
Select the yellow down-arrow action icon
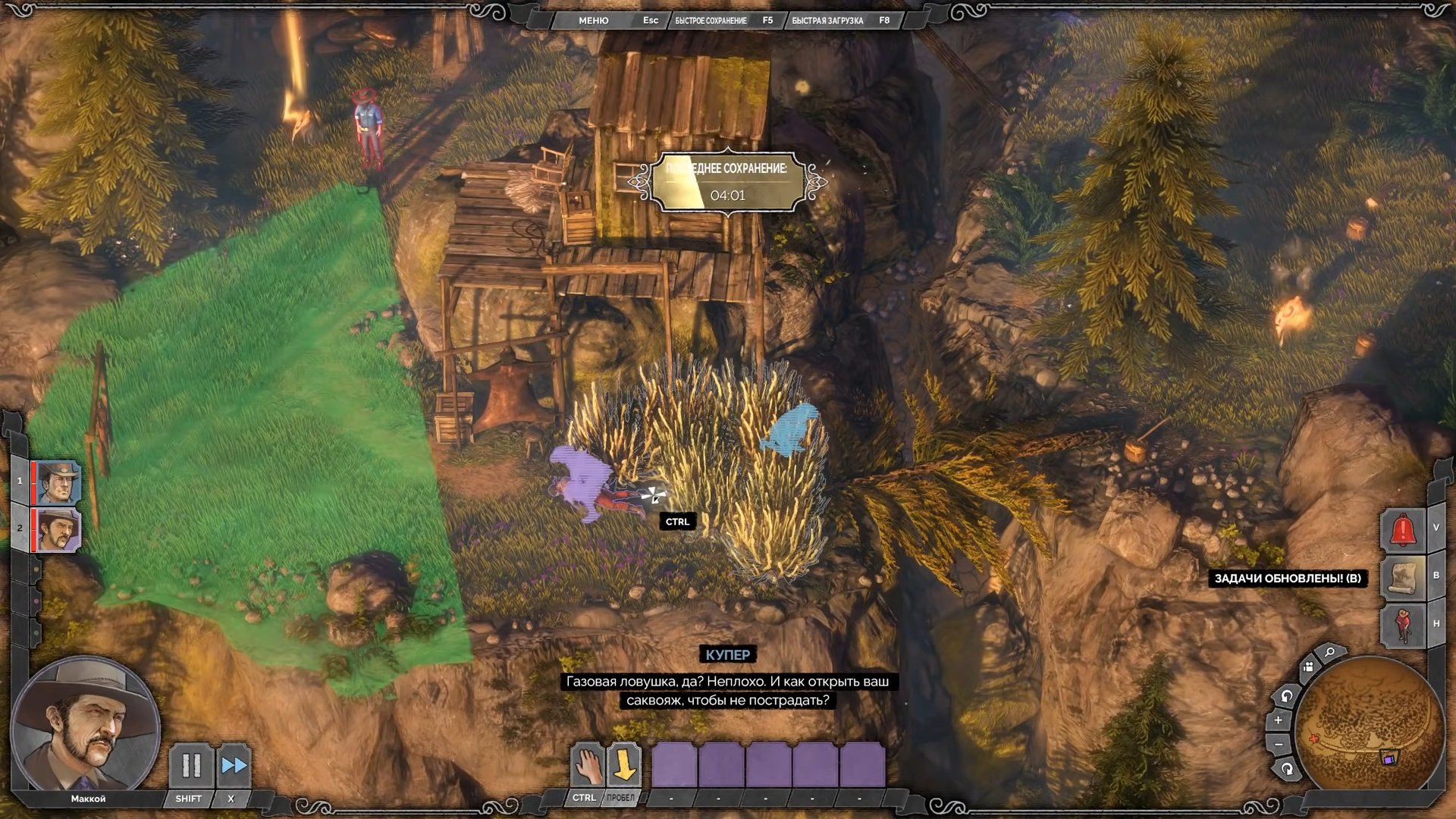(624, 766)
